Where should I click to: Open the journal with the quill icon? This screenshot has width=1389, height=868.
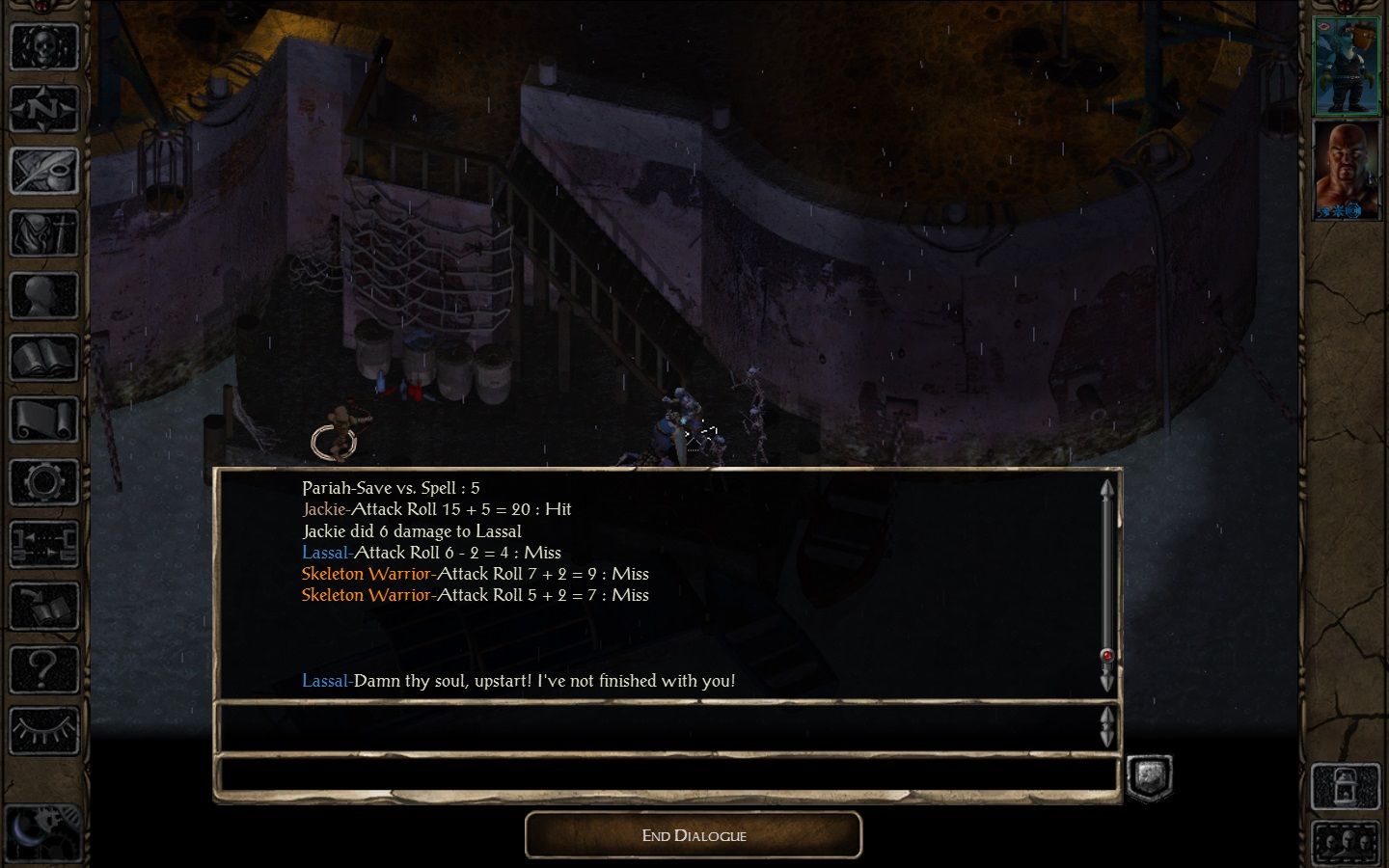44,171
